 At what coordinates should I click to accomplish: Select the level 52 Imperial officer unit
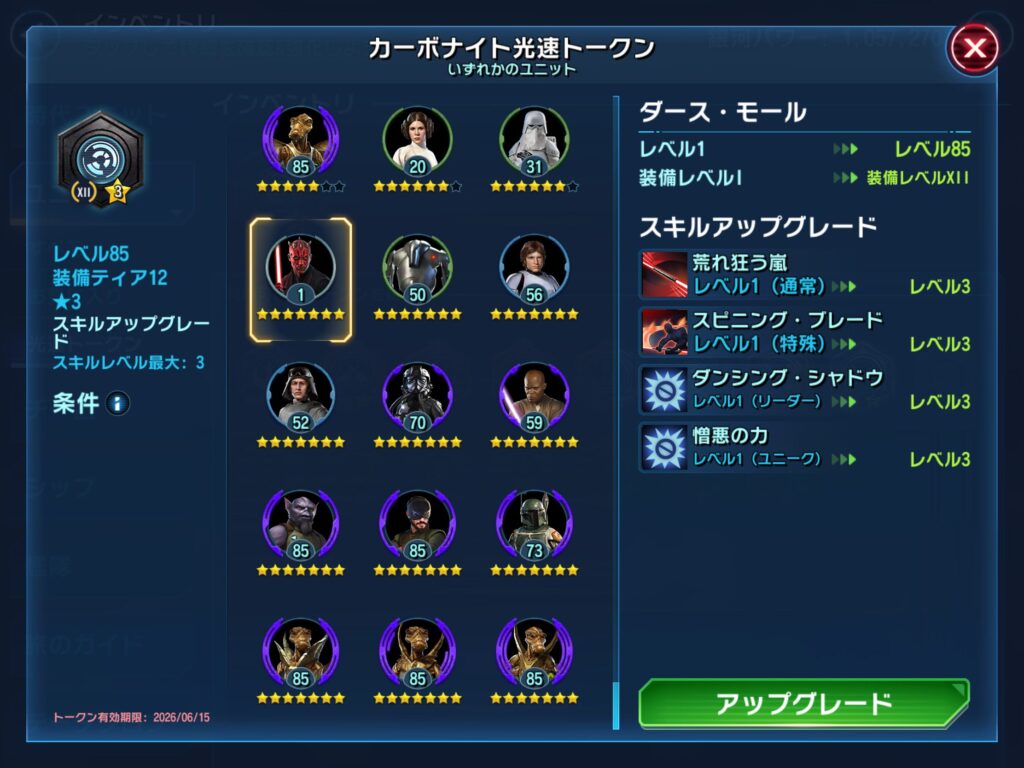click(x=300, y=397)
